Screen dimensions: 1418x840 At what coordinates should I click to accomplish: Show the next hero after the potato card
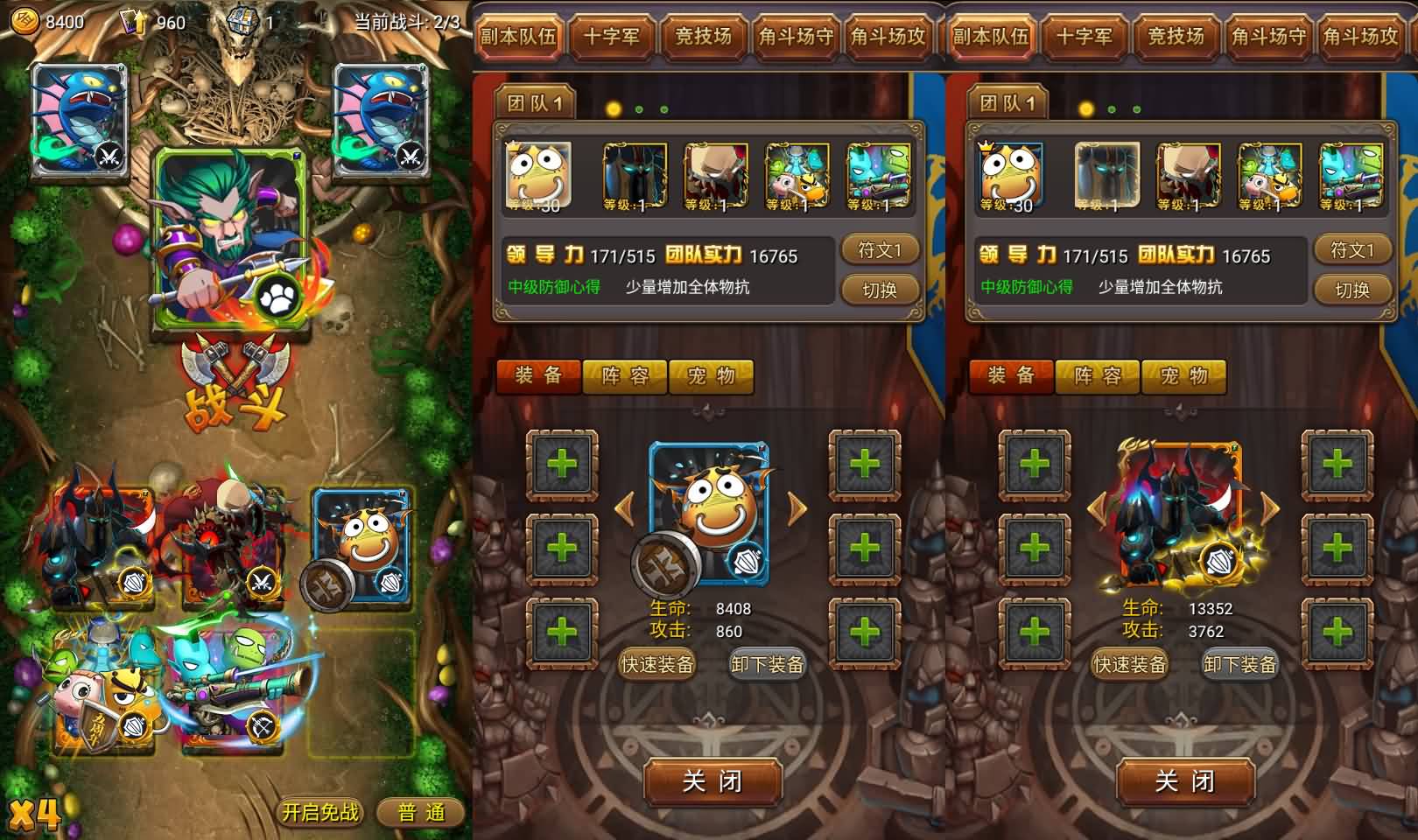pyautogui.click(x=797, y=508)
